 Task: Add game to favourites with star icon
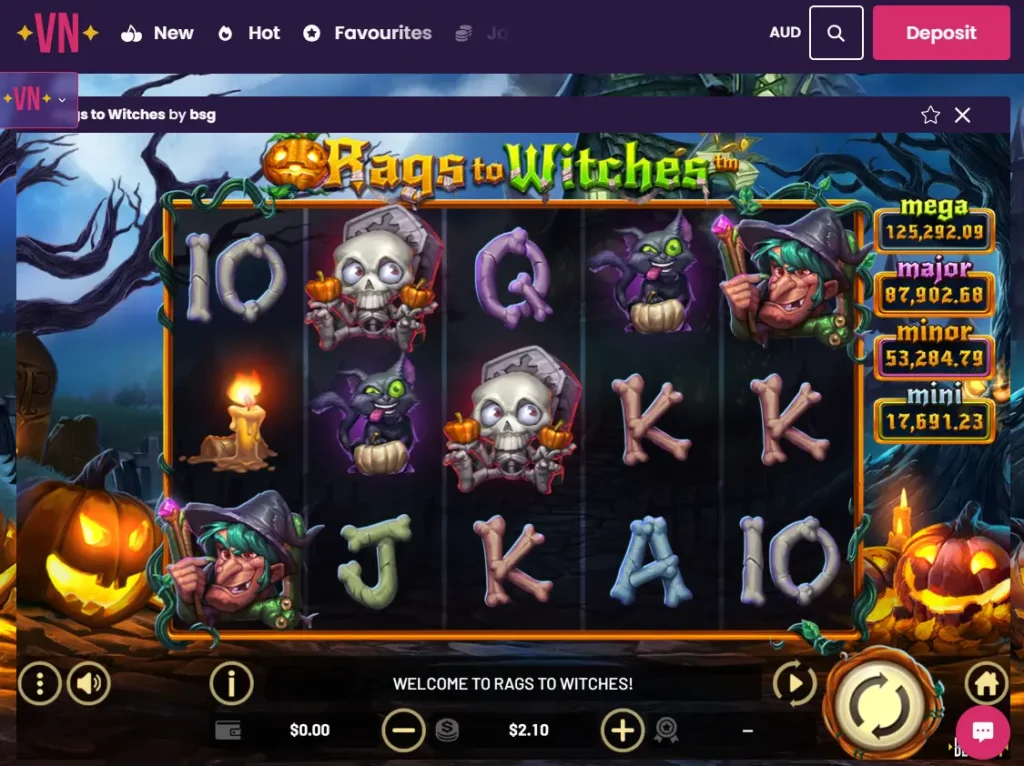(931, 115)
